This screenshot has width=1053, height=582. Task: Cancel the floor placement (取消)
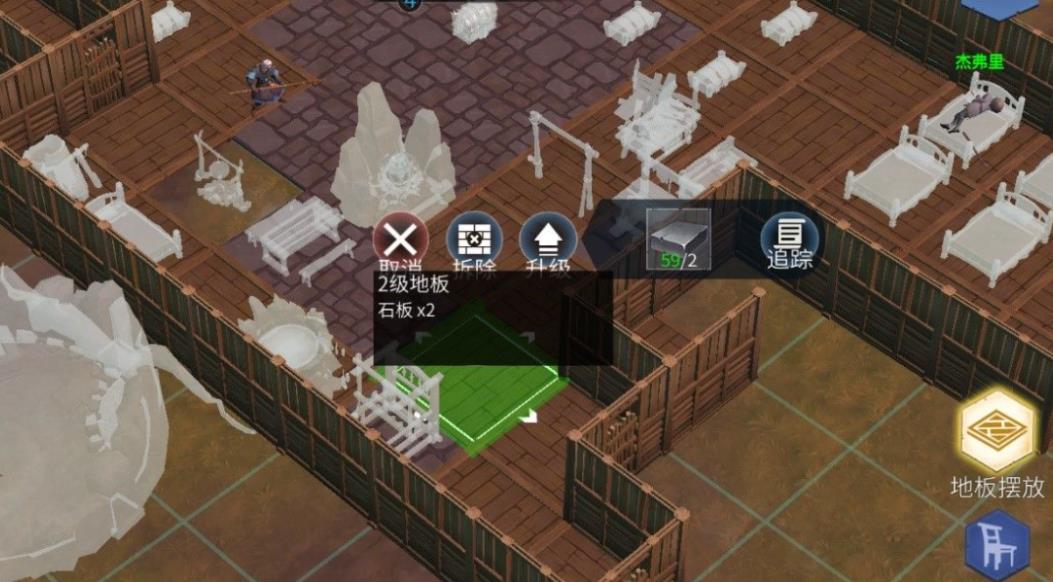click(400, 241)
